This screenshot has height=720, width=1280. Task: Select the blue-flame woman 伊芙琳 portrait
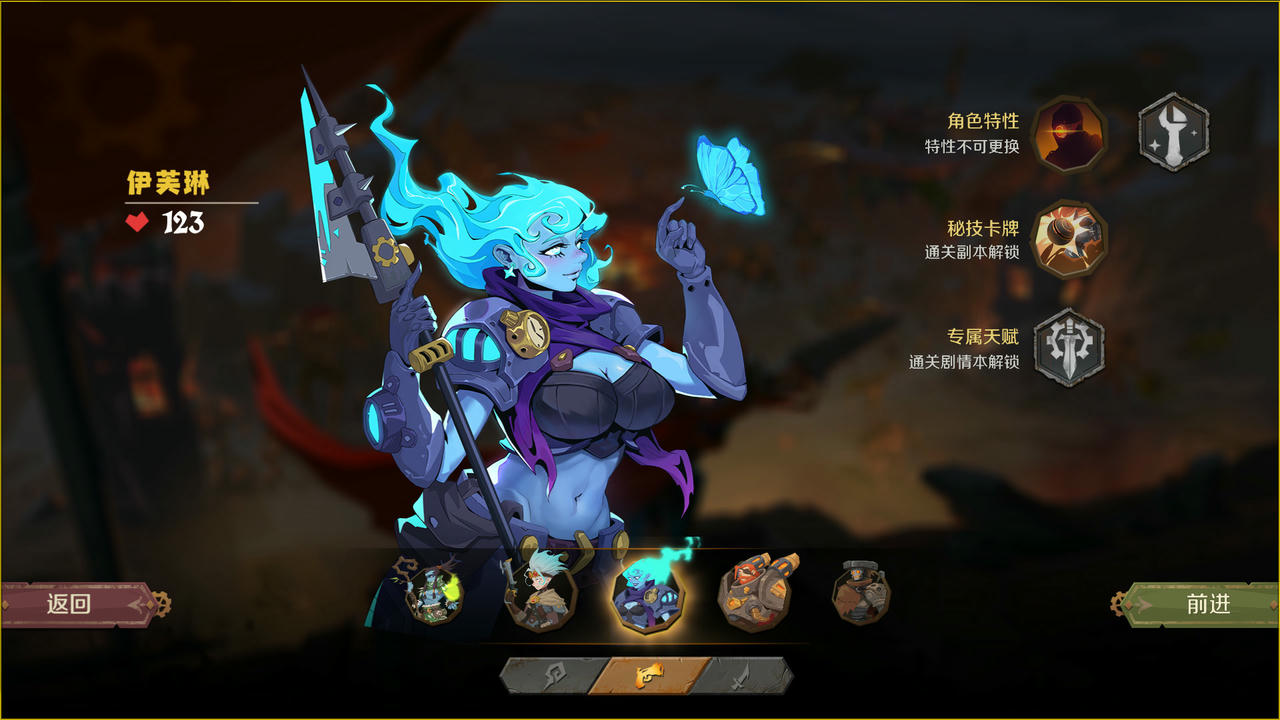[x=646, y=594]
